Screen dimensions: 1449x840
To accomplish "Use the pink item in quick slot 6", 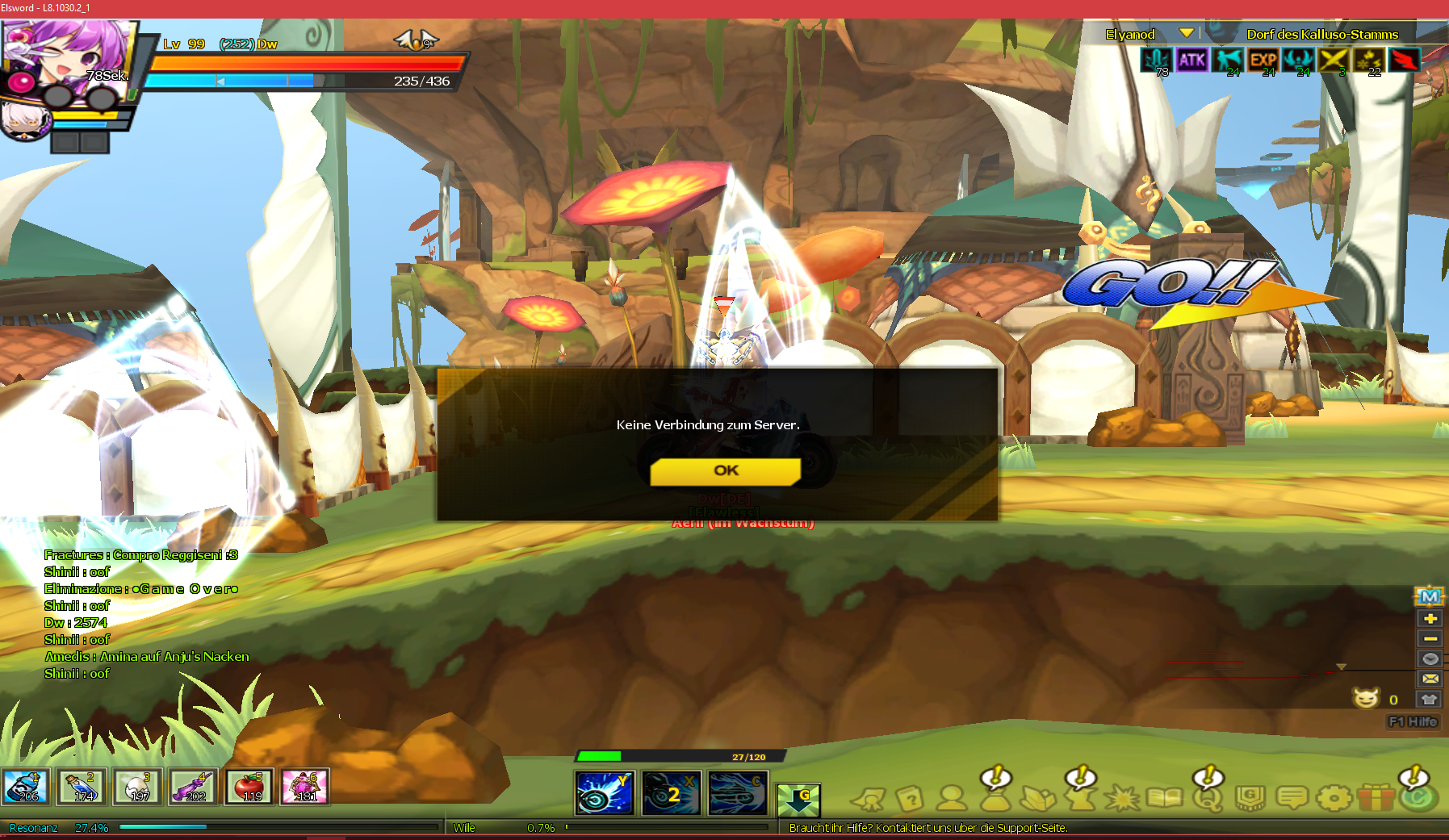I will pyautogui.click(x=304, y=787).
